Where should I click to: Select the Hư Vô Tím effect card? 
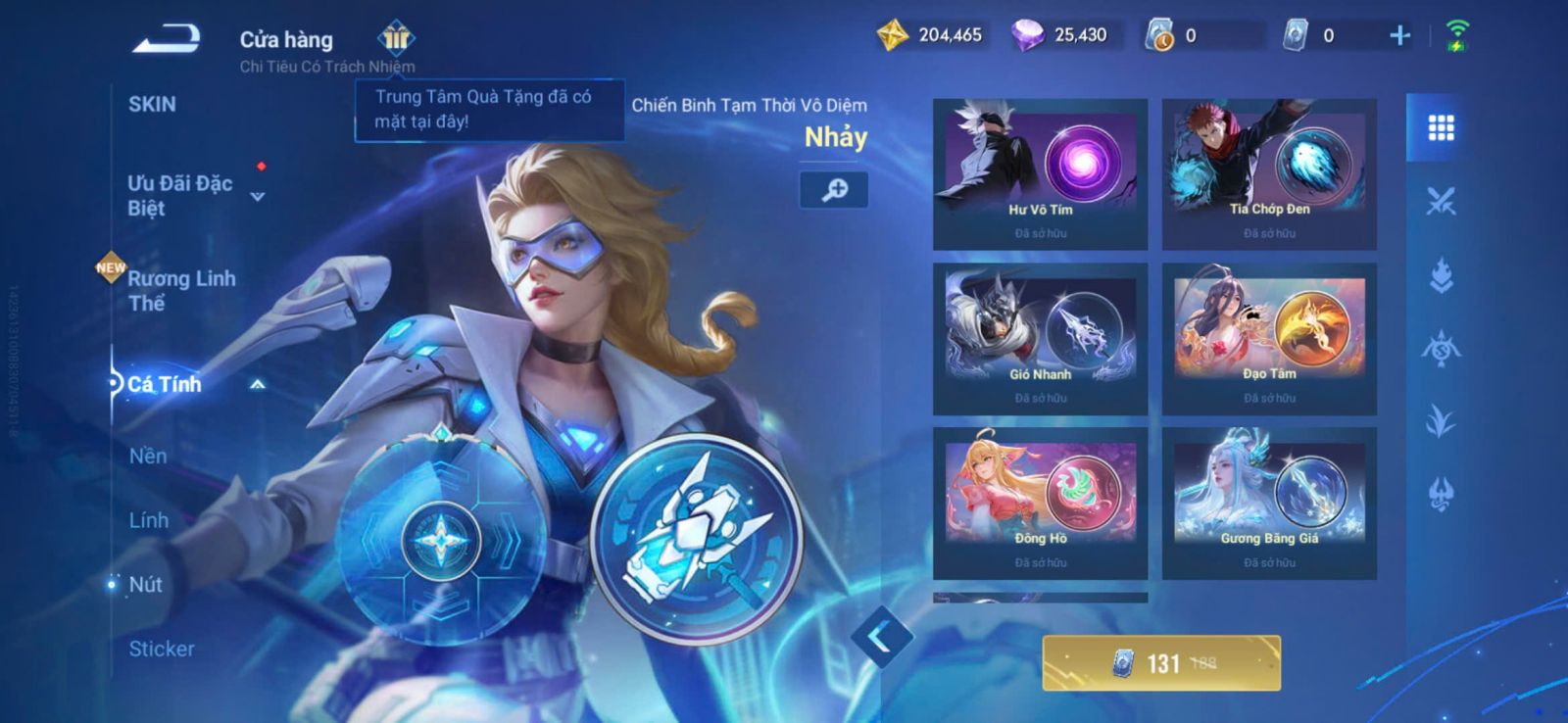click(1040, 173)
